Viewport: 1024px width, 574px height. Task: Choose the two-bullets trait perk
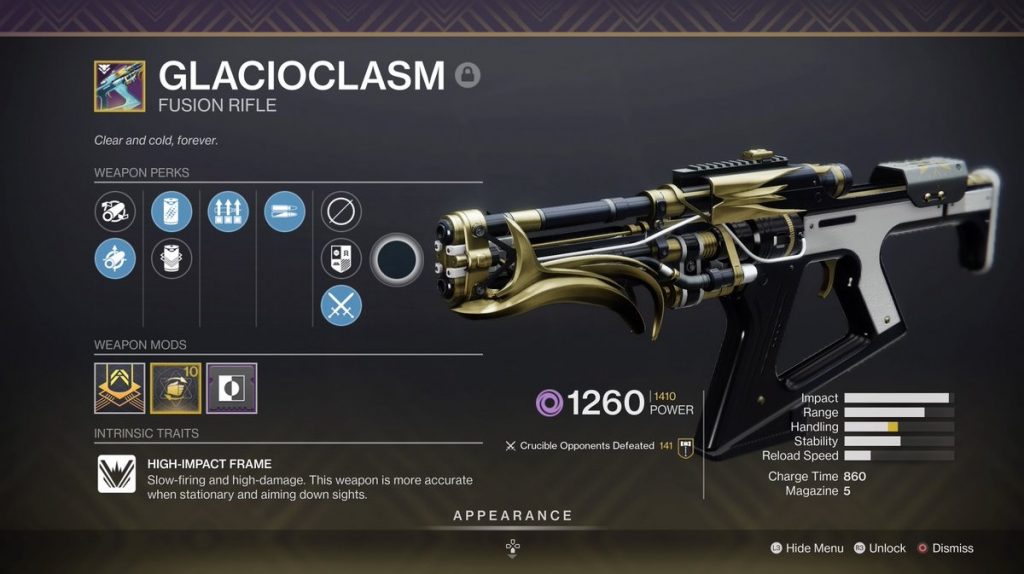point(284,212)
